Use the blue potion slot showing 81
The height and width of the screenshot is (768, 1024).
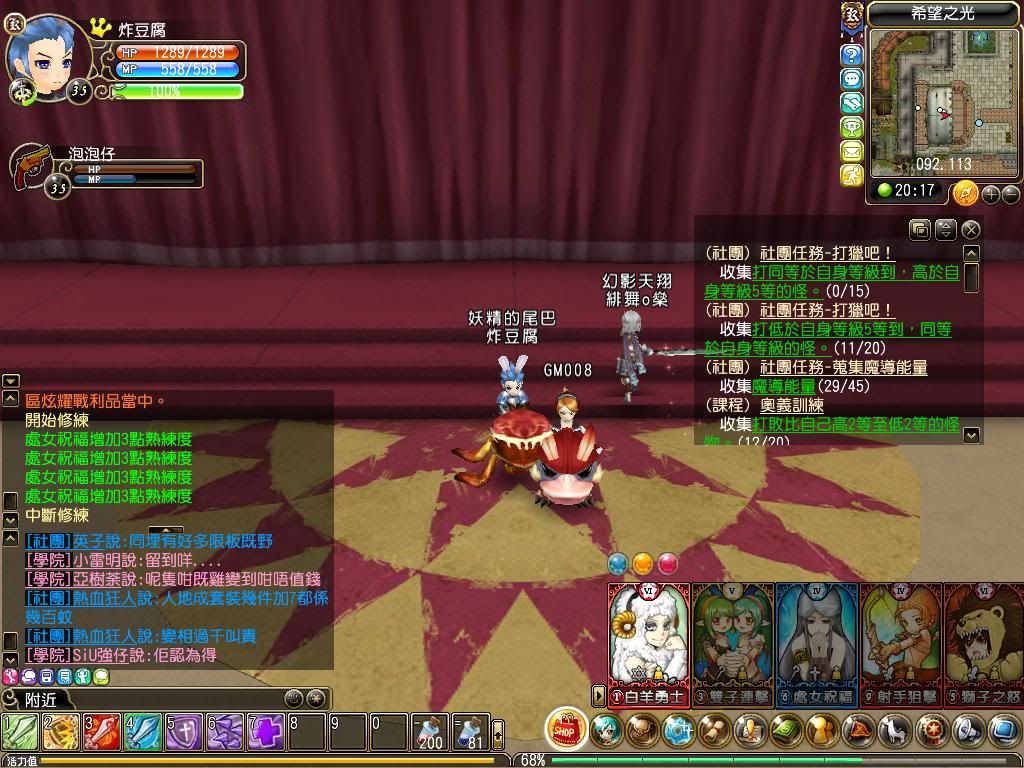471,733
